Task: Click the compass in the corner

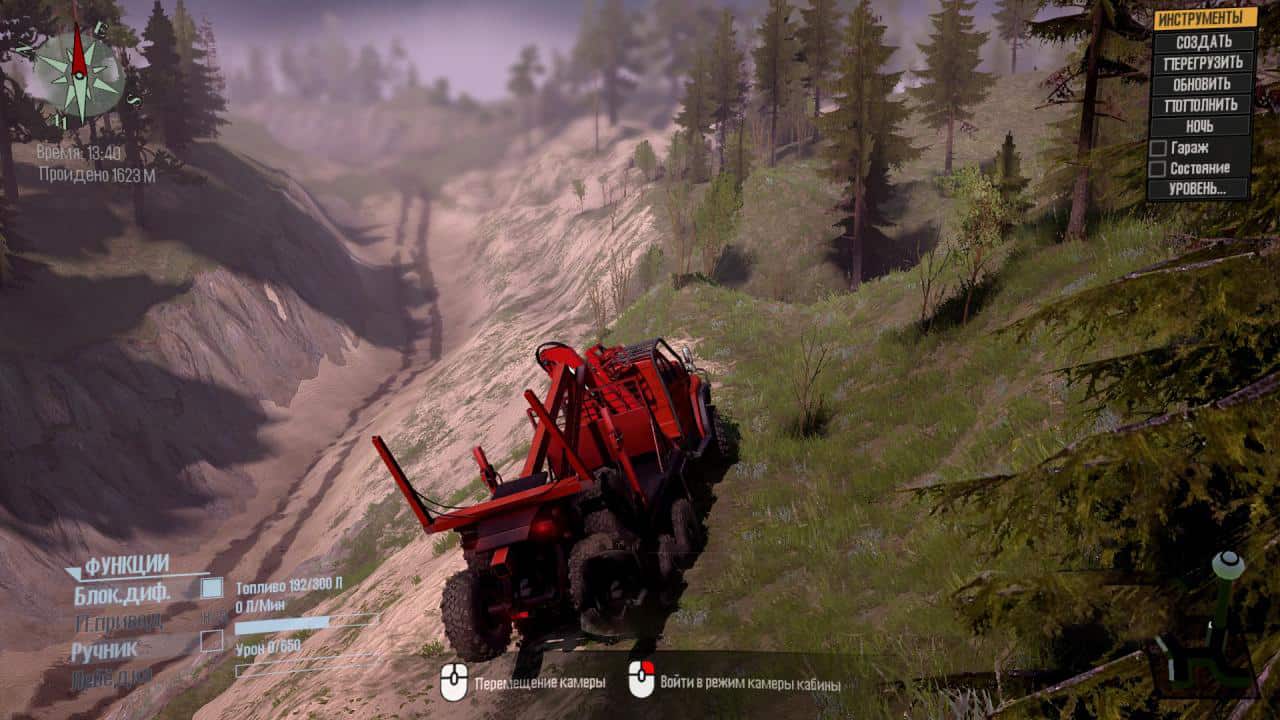Action: (x=79, y=73)
